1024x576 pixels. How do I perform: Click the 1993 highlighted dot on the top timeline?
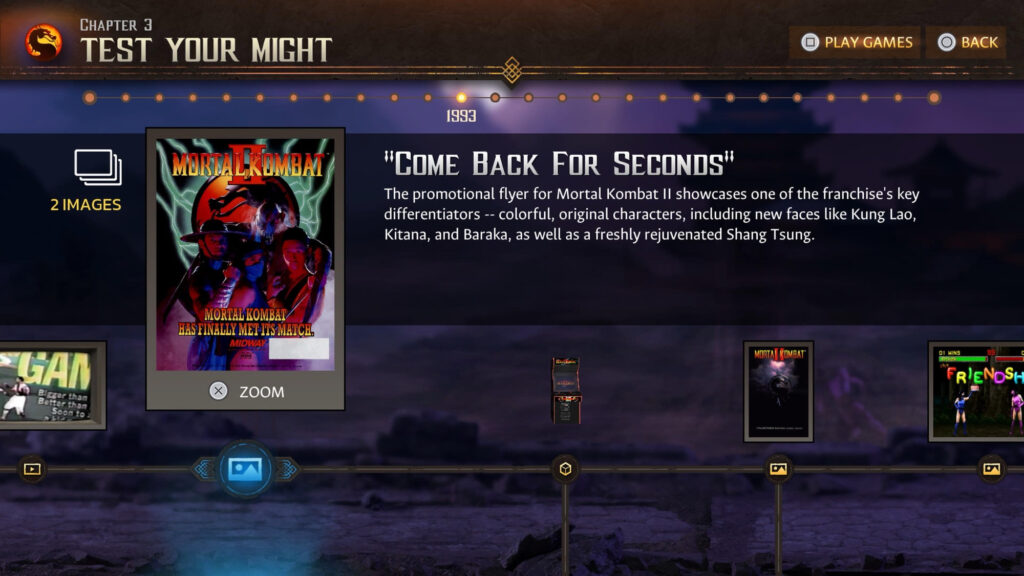click(x=461, y=98)
